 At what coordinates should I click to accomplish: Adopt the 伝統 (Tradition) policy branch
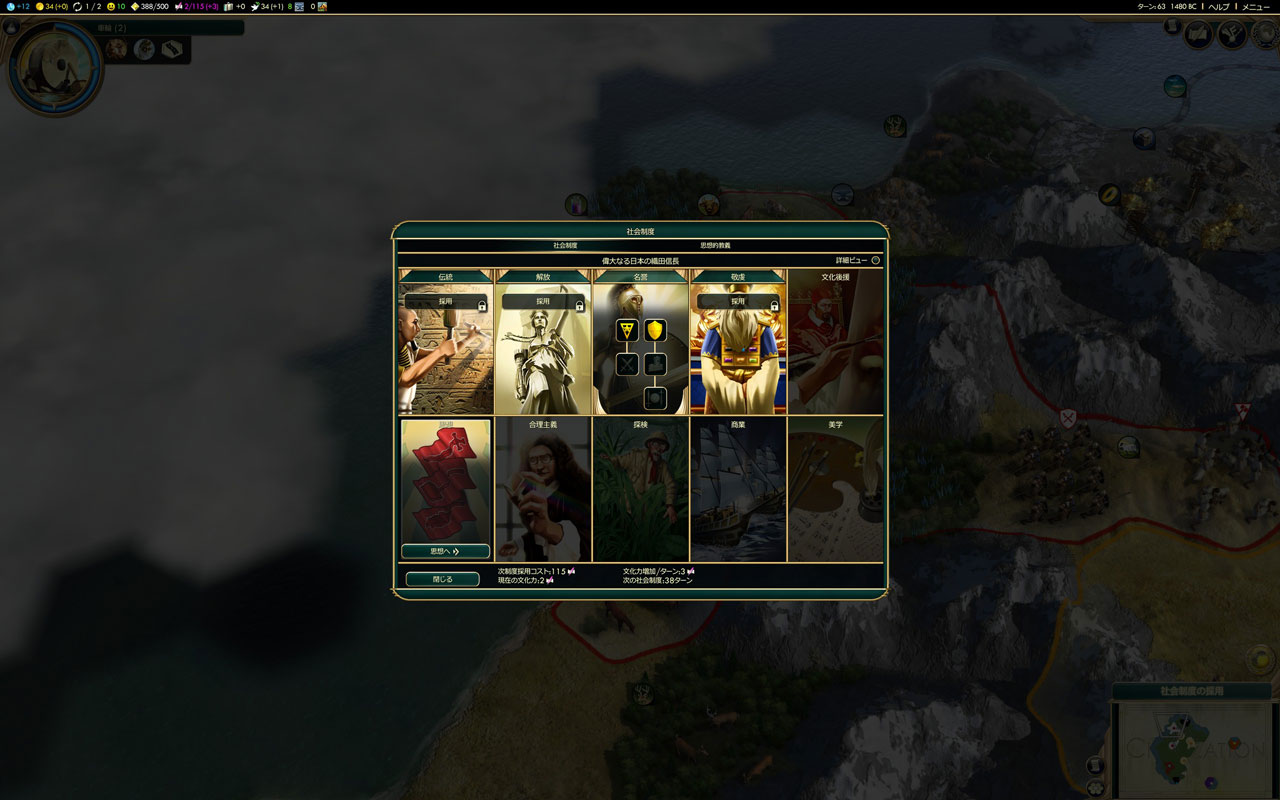(x=446, y=301)
